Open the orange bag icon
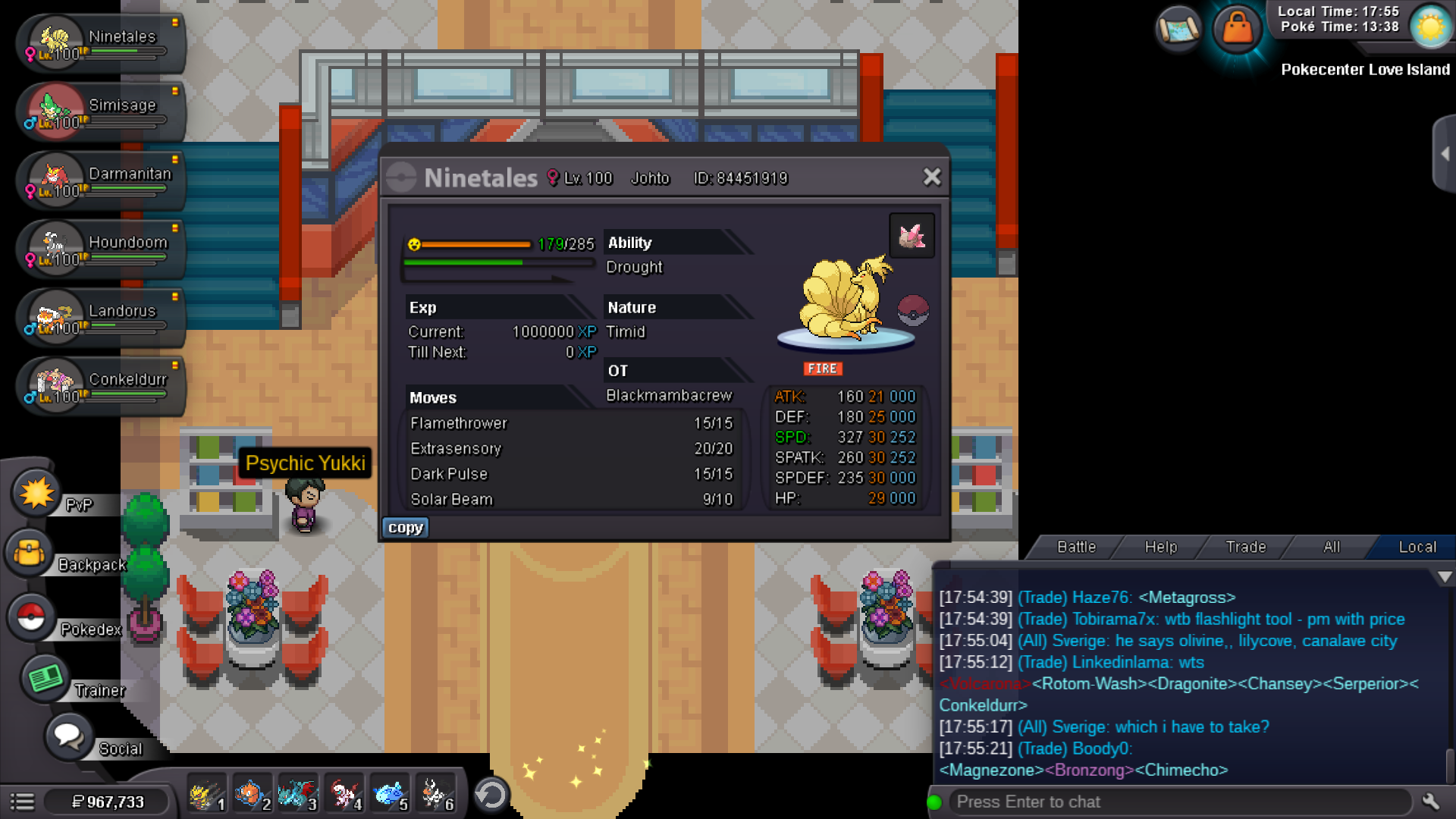This screenshot has height=819, width=1456. pos(1237,29)
